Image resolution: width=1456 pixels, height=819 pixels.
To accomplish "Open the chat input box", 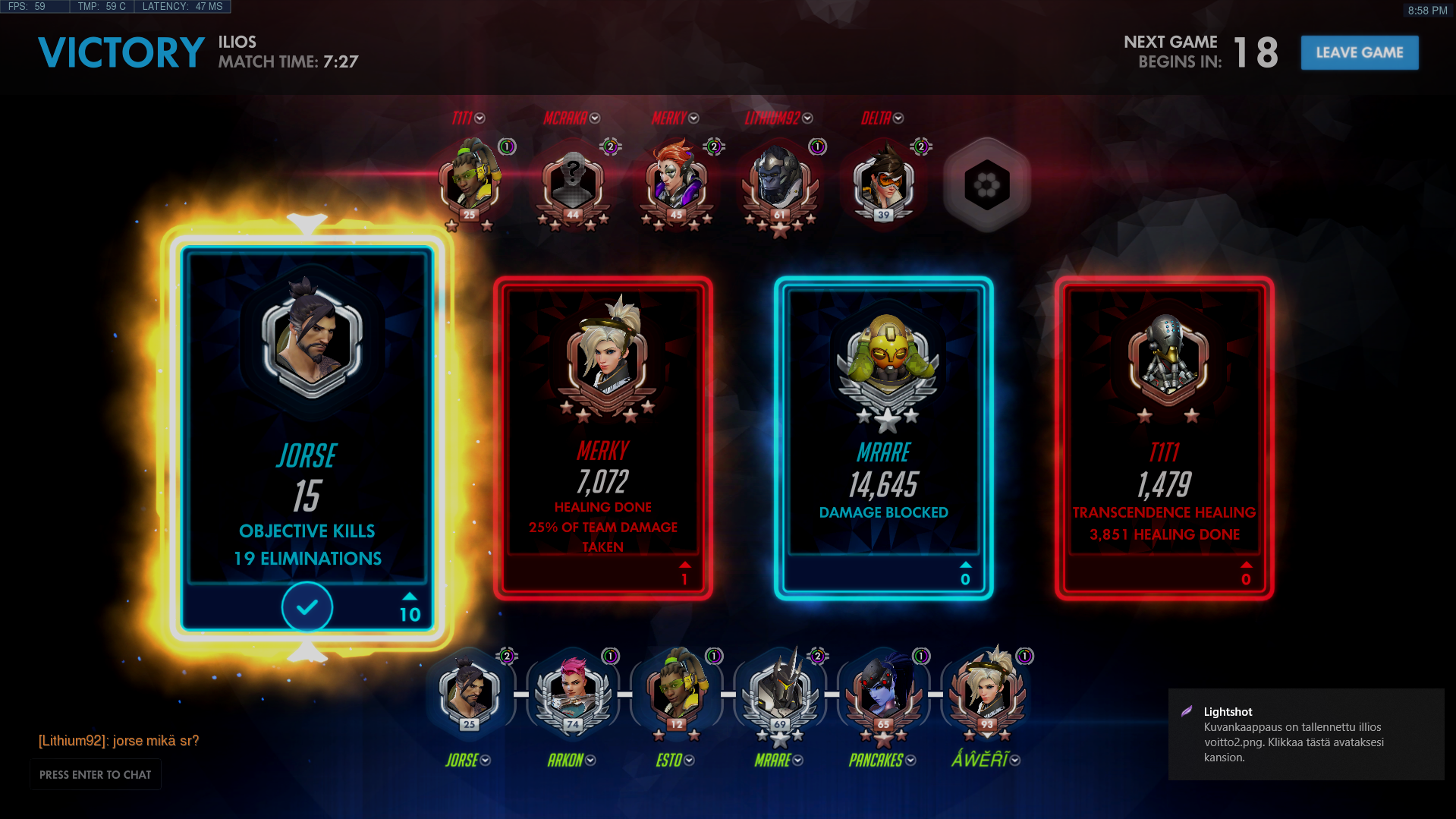I will (96, 774).
